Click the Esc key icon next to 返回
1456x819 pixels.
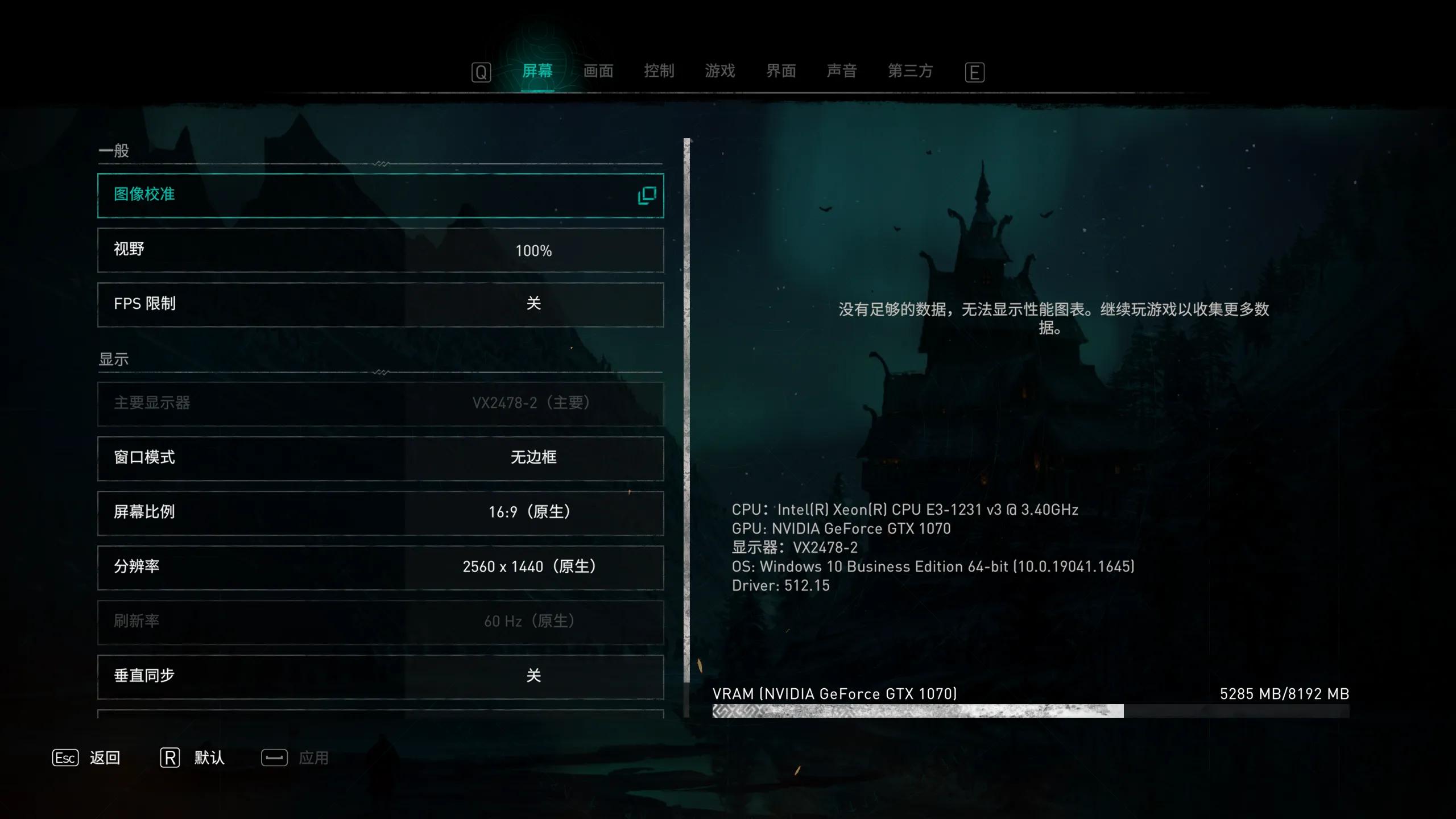pyautogui.click(x=65, y=758)
